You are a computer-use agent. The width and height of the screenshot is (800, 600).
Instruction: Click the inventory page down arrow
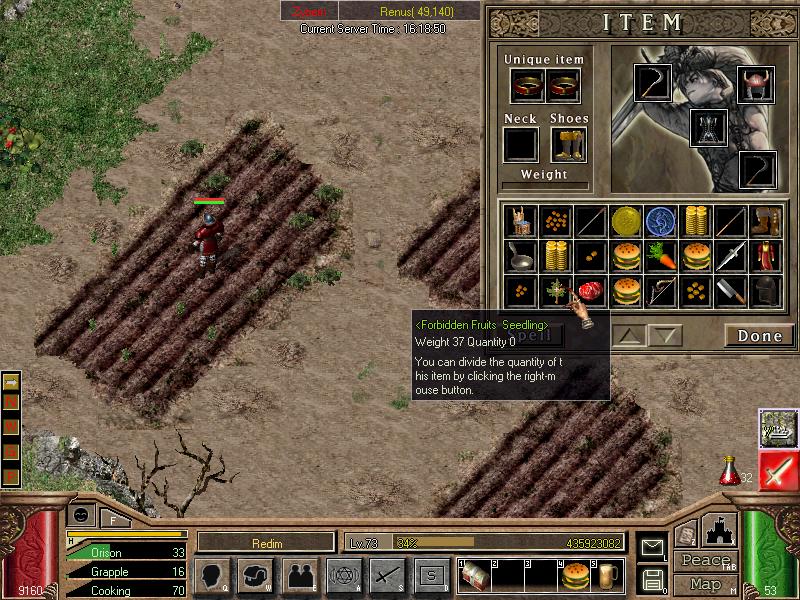pos(664,336)
